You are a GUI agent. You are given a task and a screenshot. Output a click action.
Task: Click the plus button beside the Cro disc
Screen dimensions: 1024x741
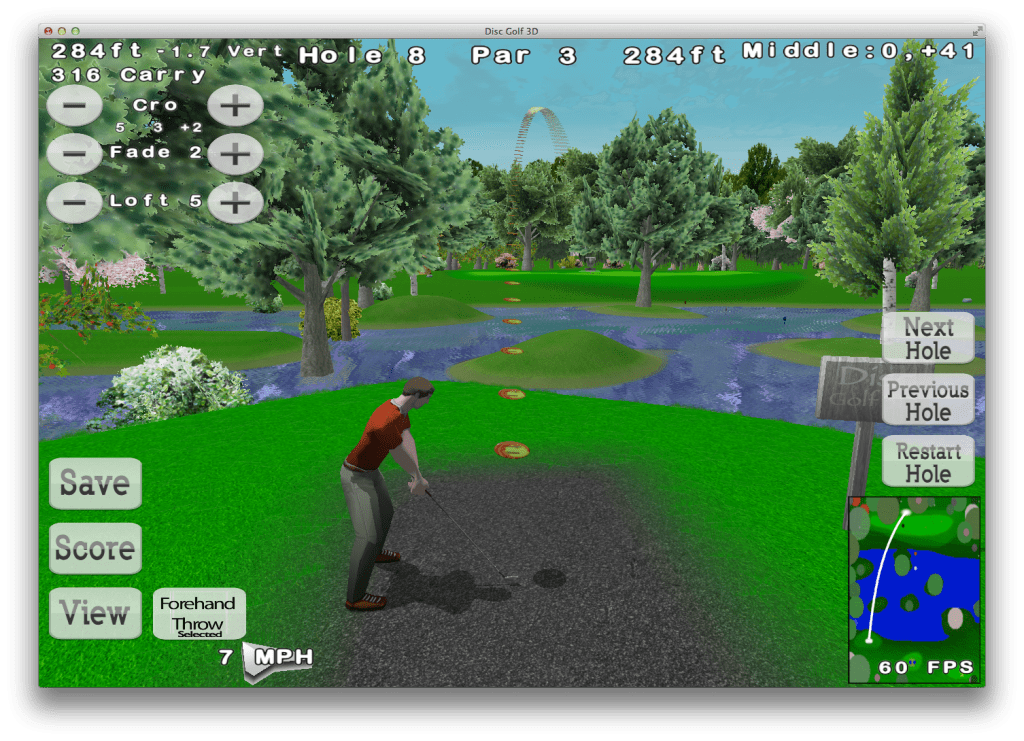click(235, 105)
